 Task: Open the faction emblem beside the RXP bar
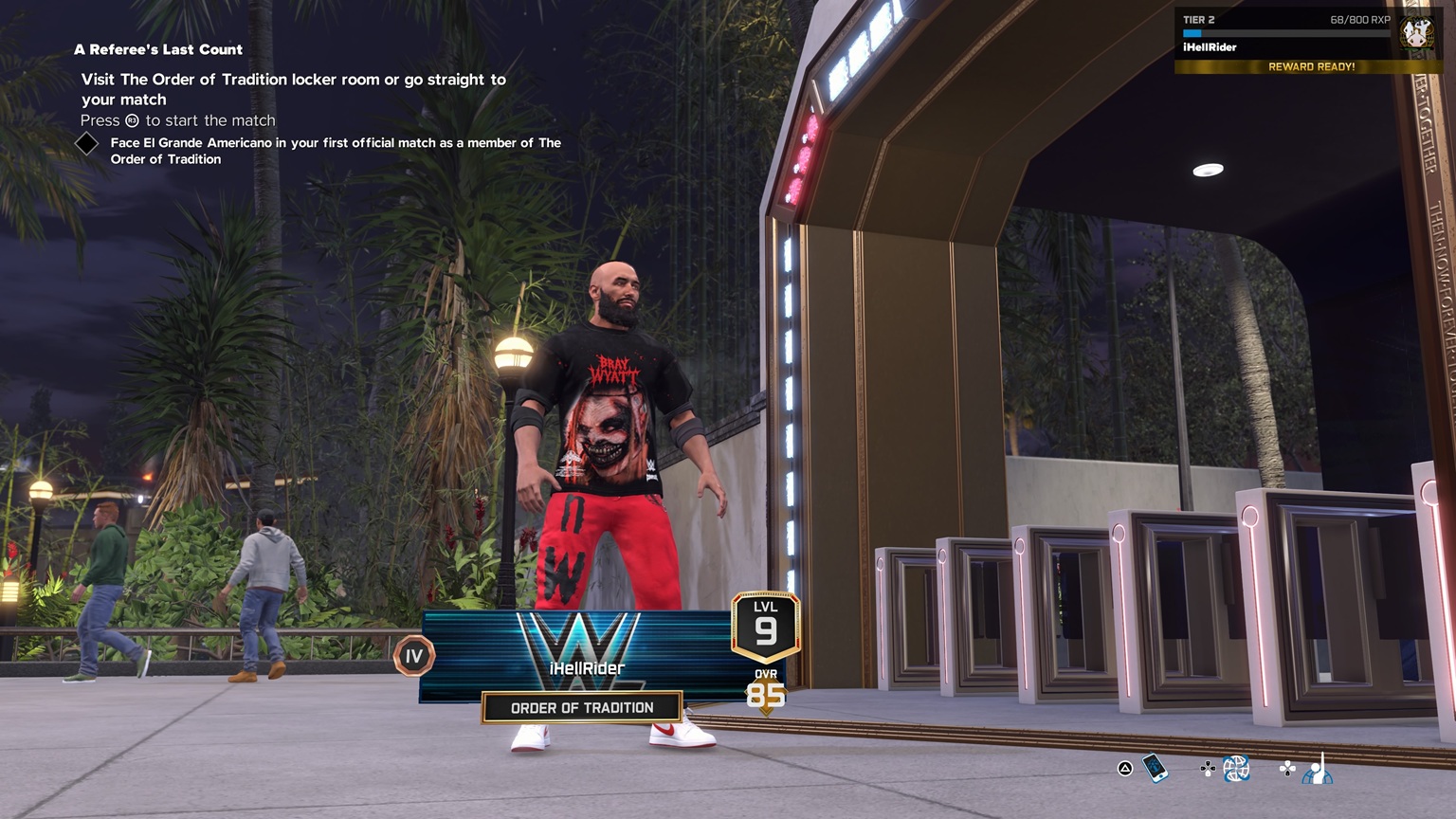[1417, 34]
